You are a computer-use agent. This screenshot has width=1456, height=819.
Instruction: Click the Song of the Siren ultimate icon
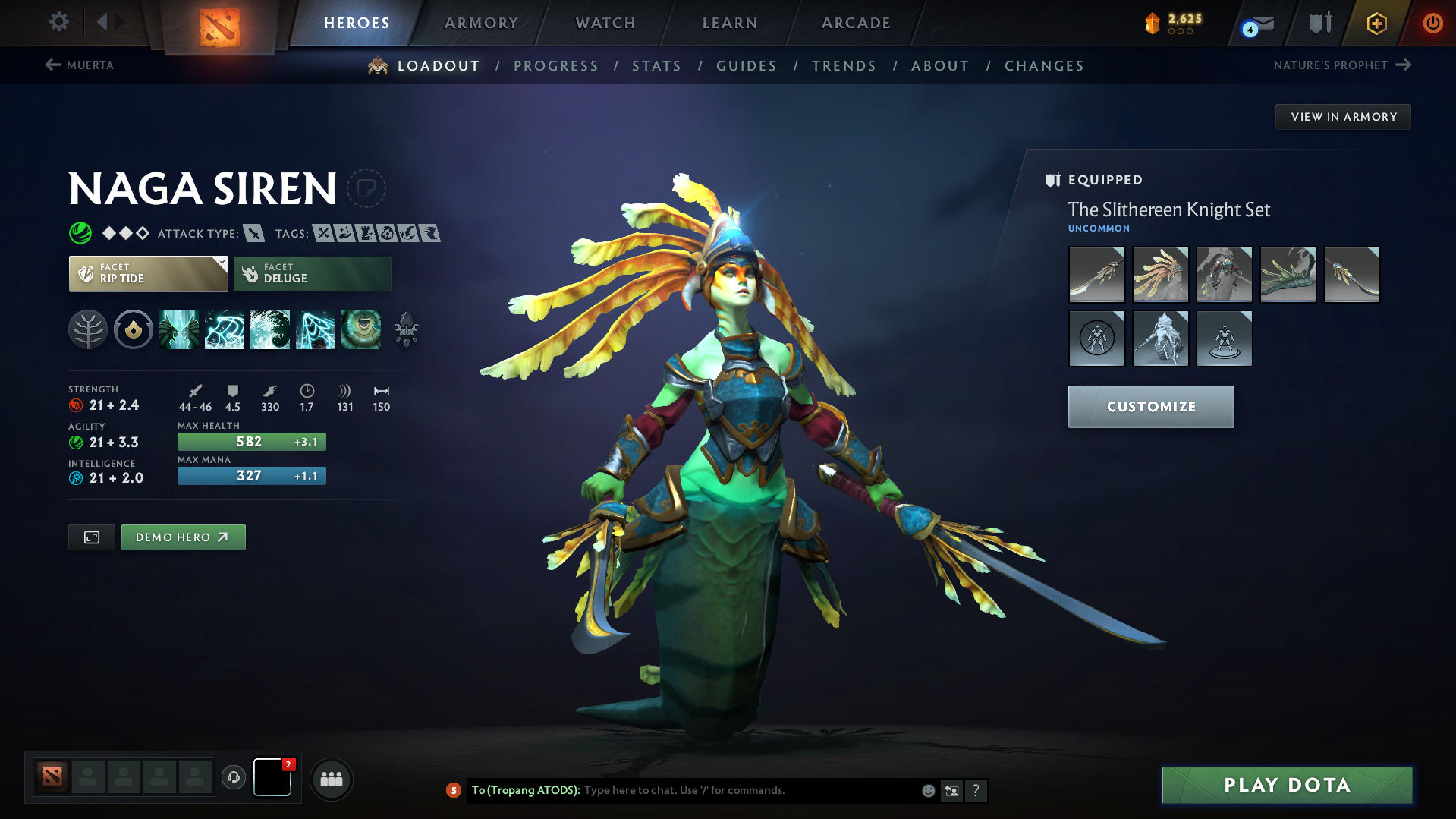point(362,329)
